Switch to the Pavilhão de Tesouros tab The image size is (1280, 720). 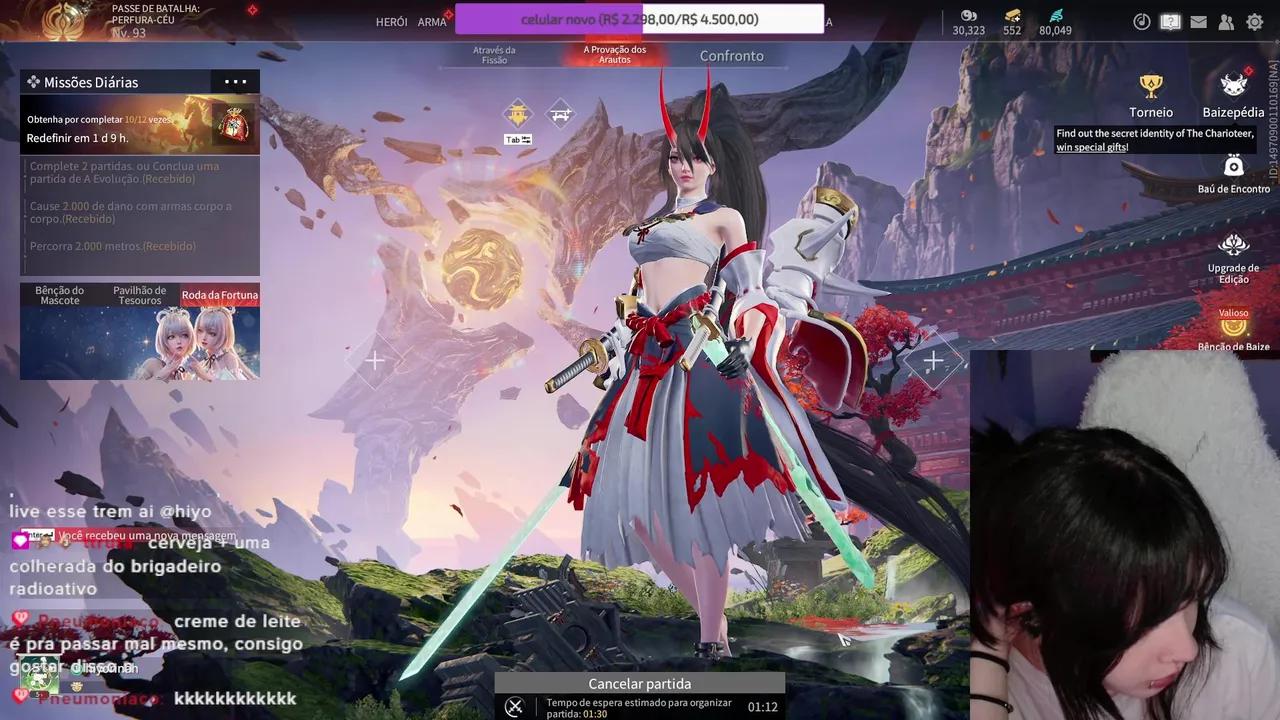click(139, 295)
